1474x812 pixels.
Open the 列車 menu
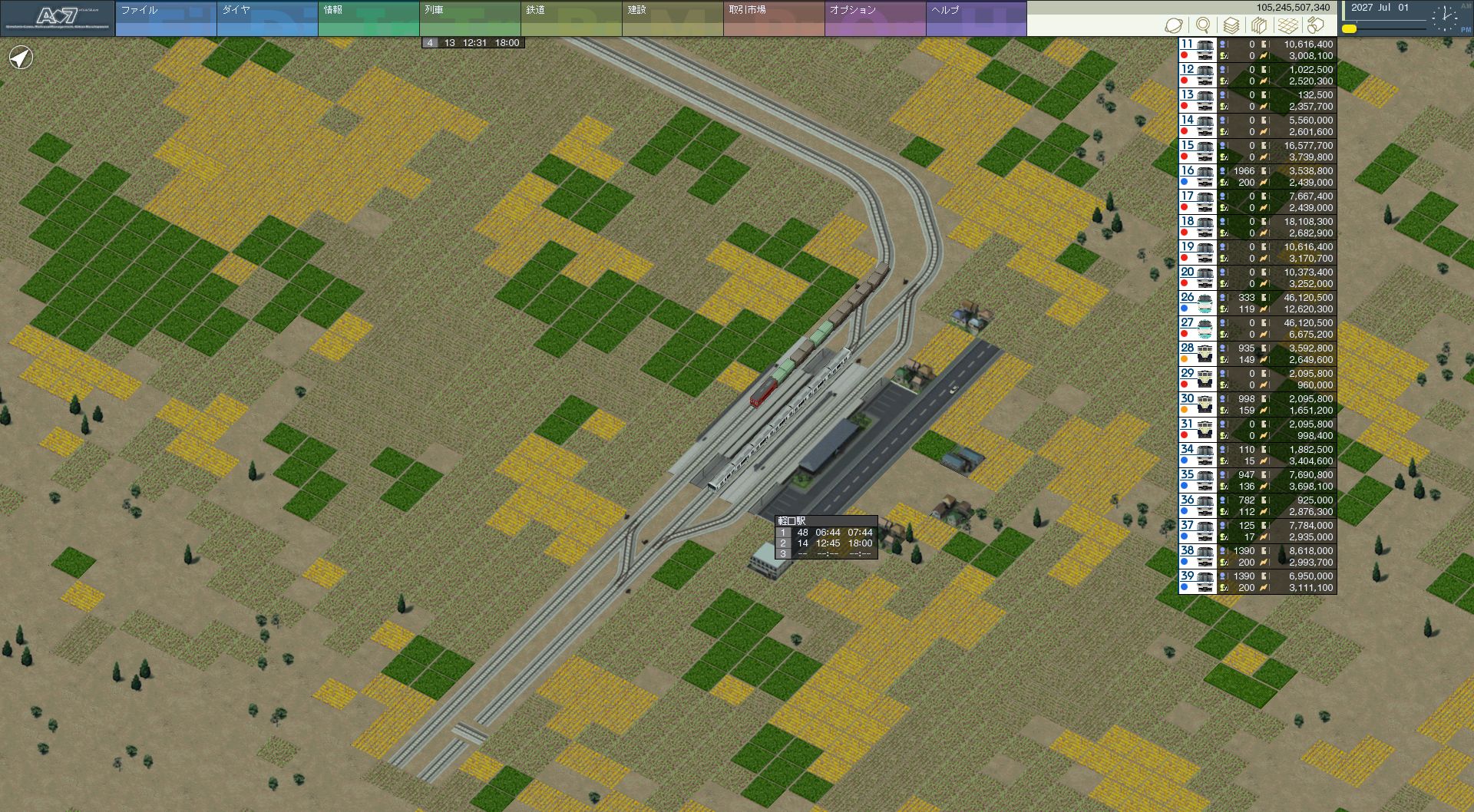pyautogui.click(x=469, y=18)
